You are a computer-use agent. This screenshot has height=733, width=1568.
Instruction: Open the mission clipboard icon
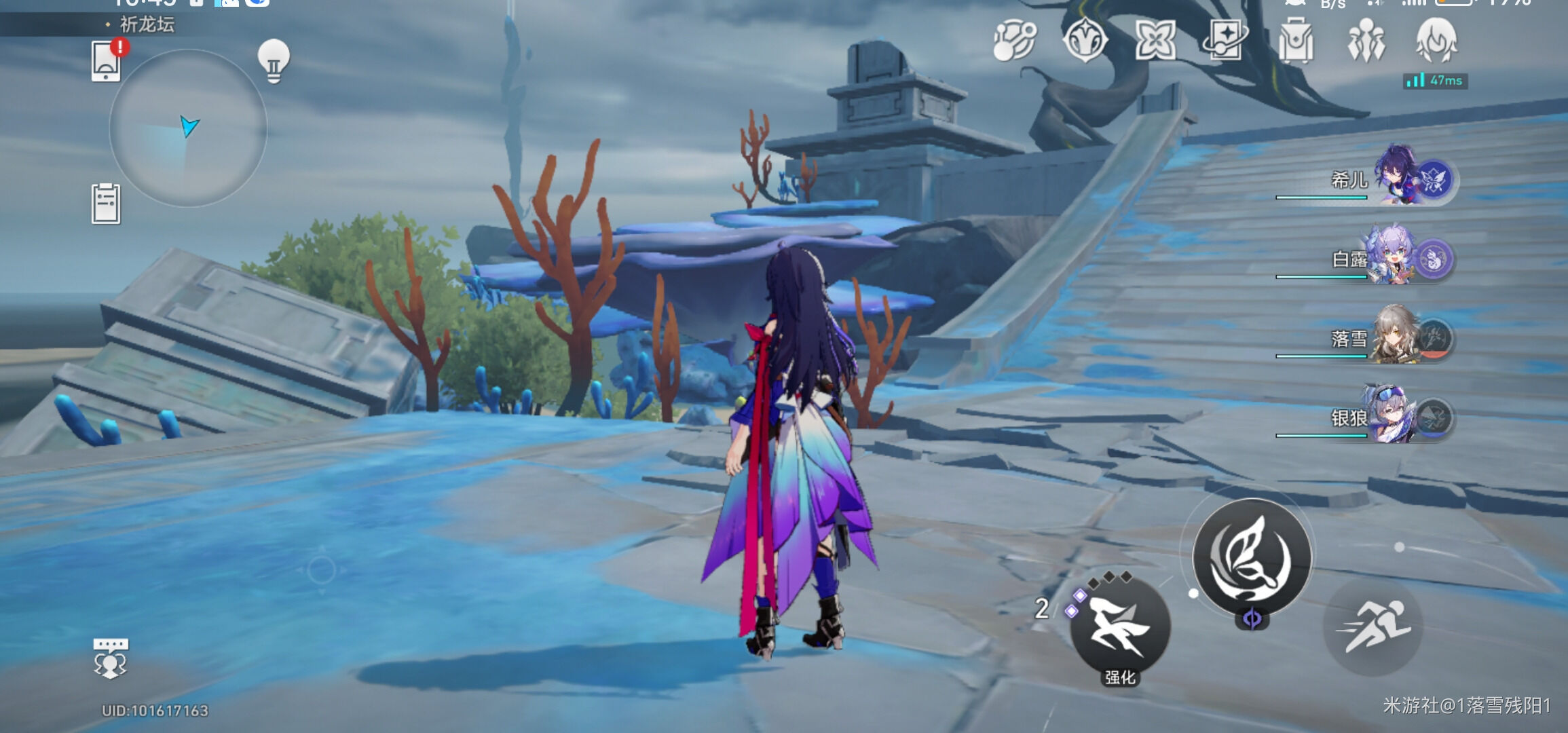point(106,204)
